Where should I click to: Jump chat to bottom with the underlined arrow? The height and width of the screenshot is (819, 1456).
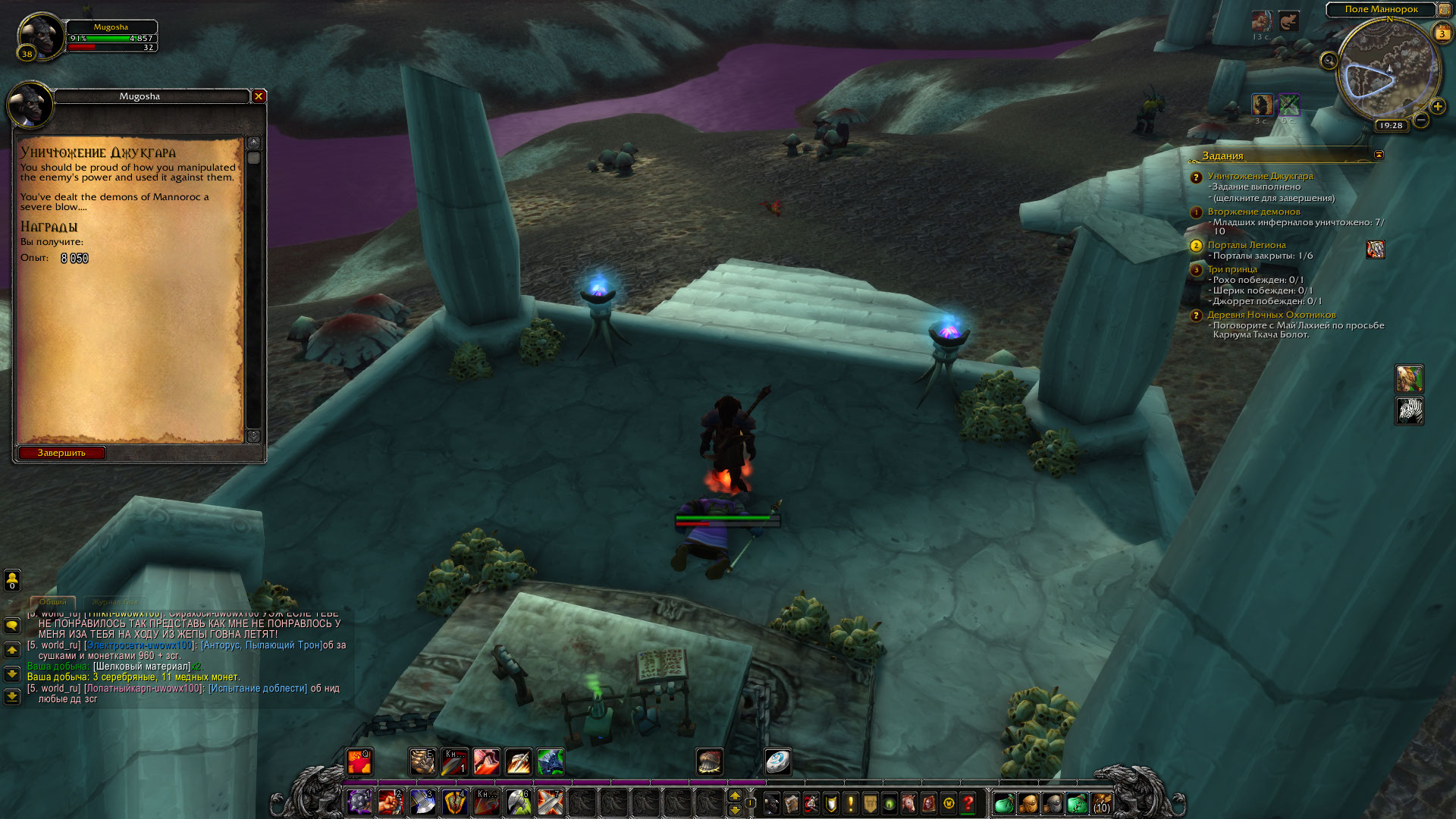coord(12,696)
